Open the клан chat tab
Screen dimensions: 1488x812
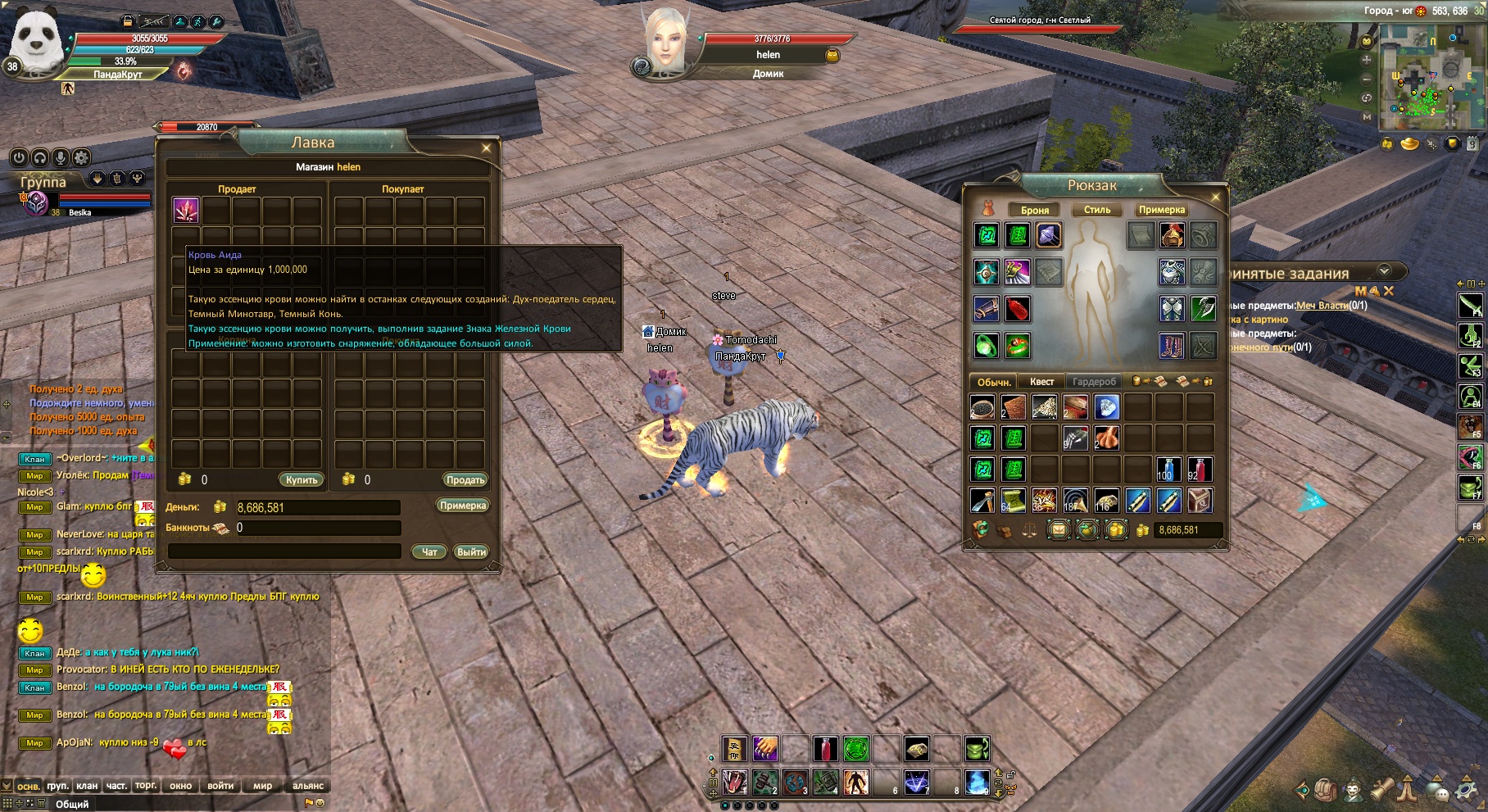[x=87, y=786]
